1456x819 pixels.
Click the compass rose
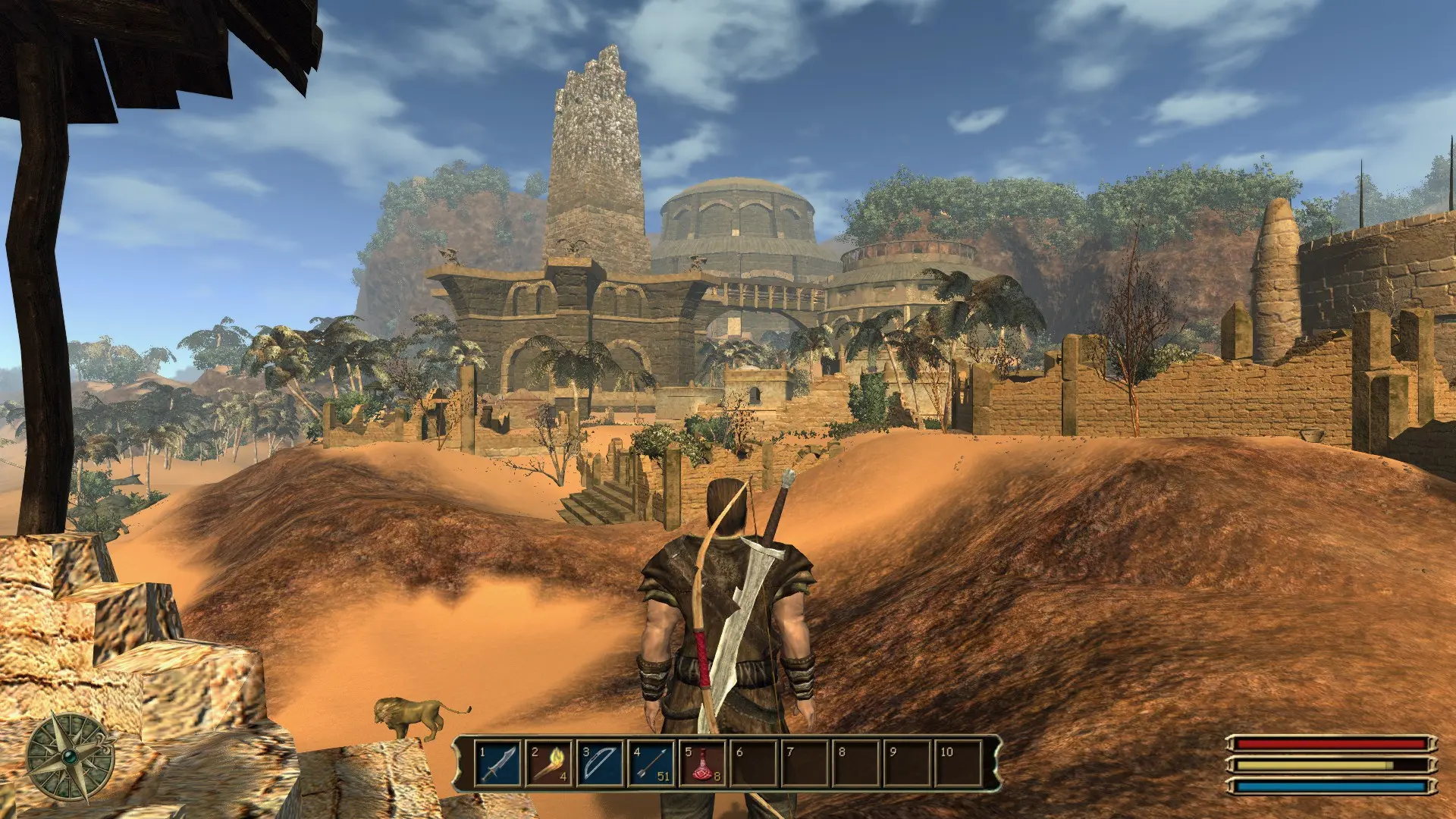(x=70, y=757)
